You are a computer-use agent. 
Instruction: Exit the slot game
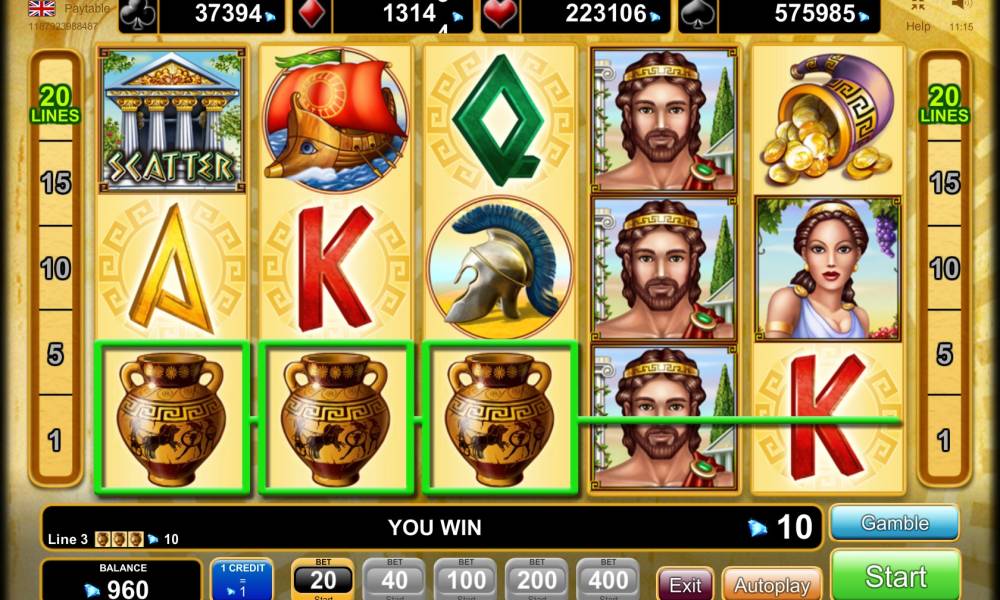pyautogui.click(x=685, y=584)
